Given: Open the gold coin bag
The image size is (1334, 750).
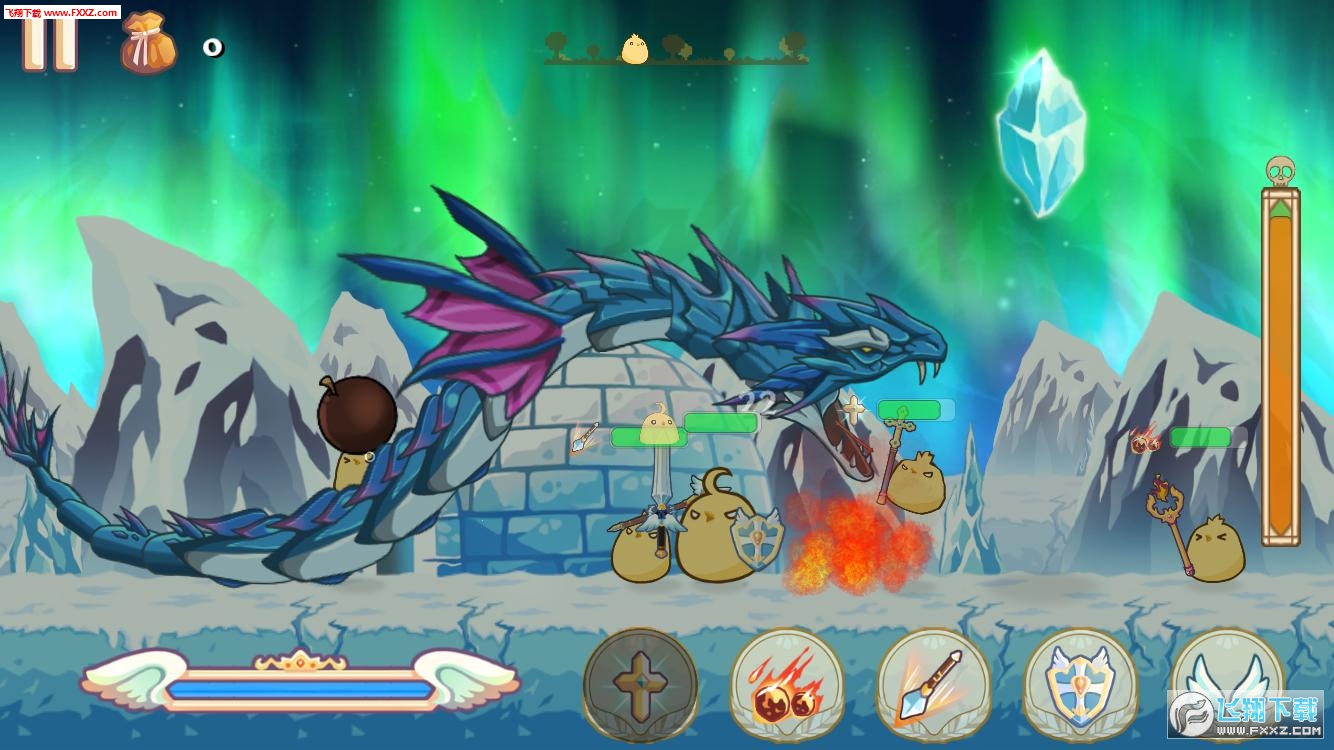Looking at the screenshot, I should [x=148, y=44].
